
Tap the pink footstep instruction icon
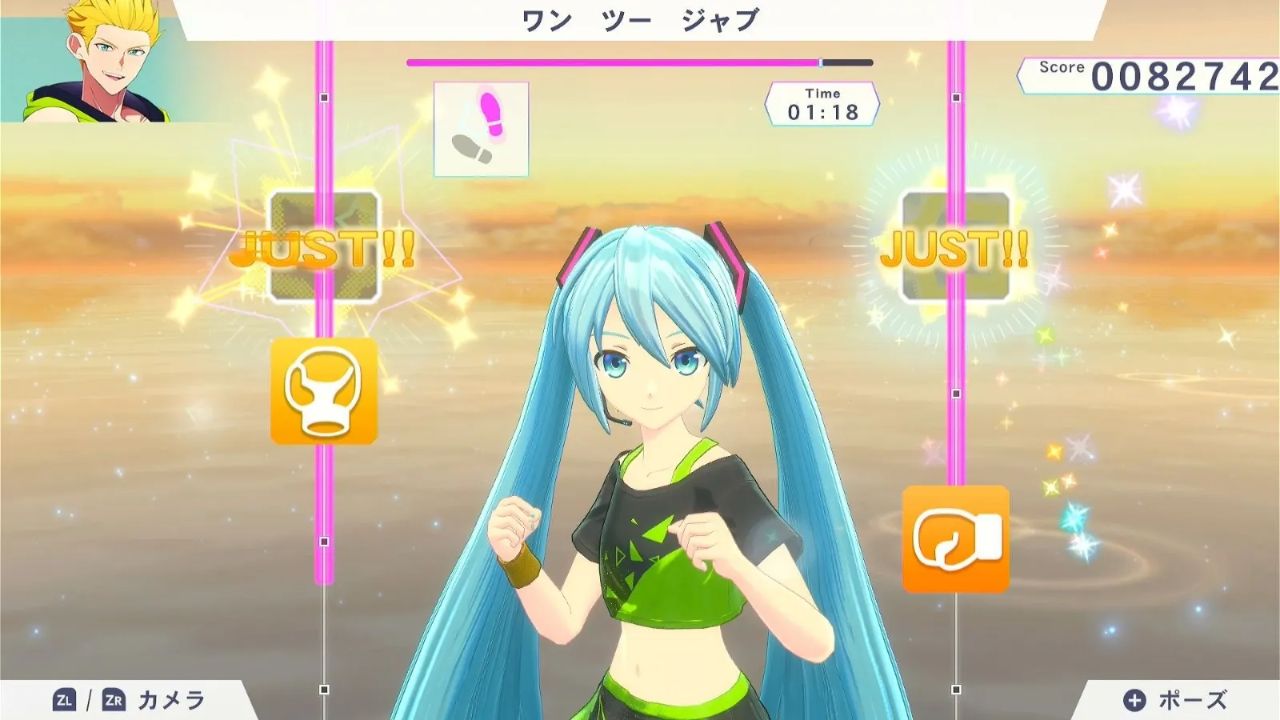(481, 128)
